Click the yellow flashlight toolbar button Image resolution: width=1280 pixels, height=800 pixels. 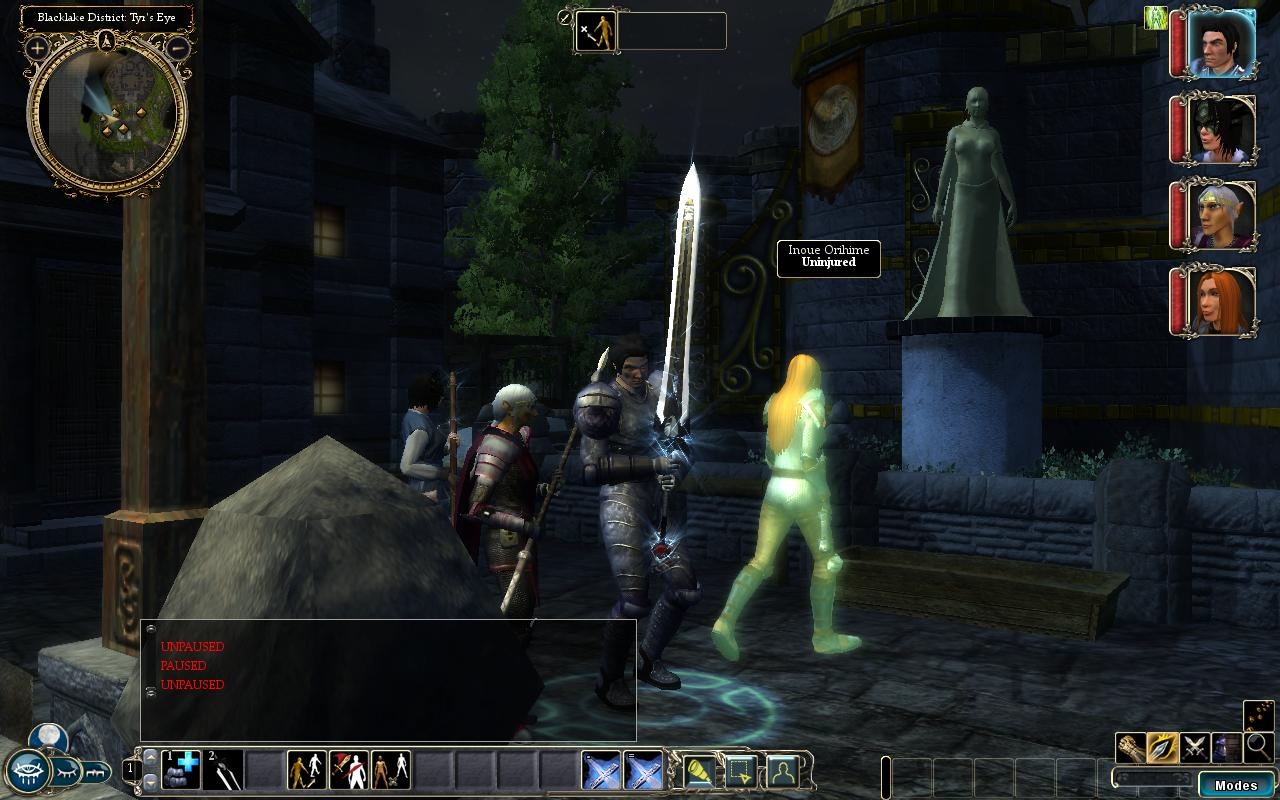coord(697,771)
